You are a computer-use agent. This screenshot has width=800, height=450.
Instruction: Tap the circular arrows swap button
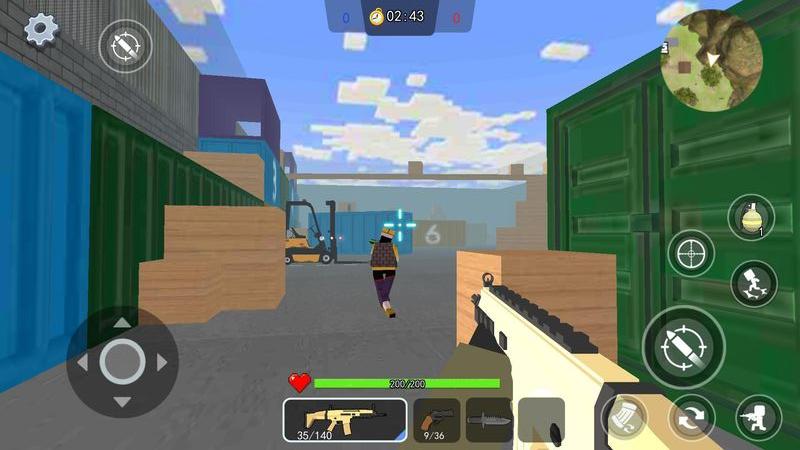691,417
